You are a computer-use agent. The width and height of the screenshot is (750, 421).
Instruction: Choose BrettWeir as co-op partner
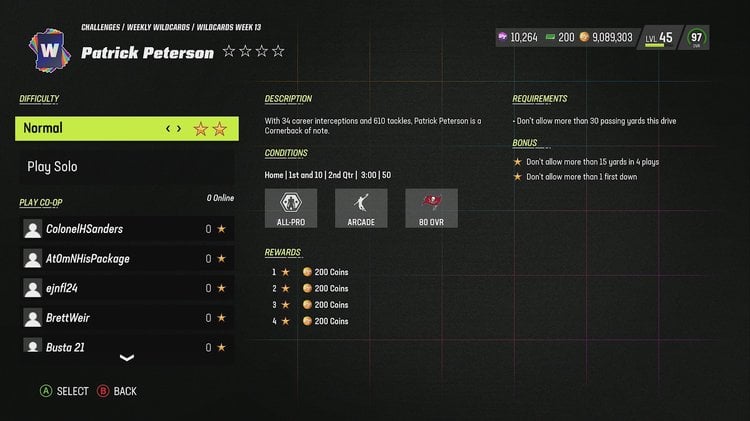127,318
